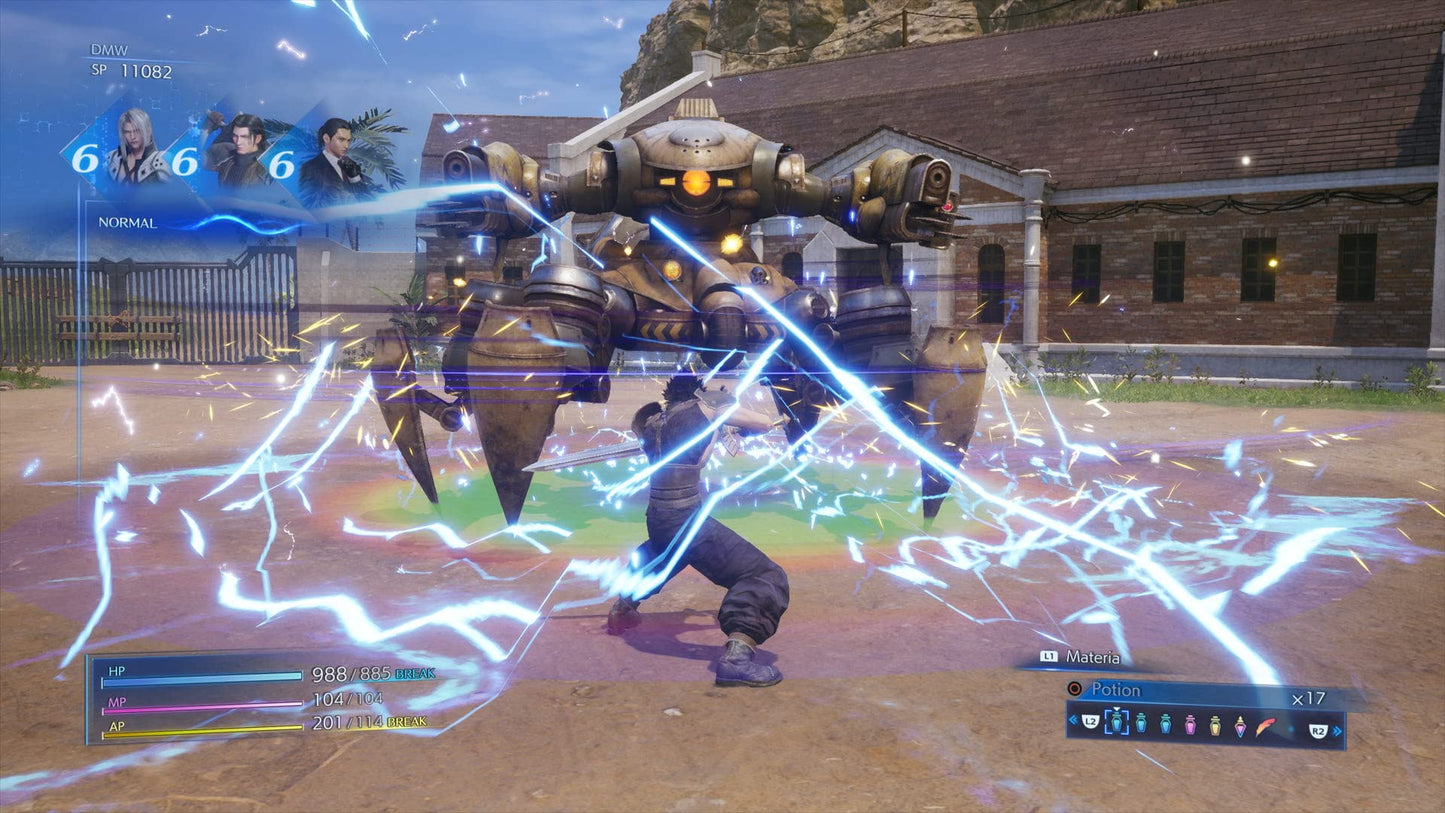Choose the pink potion bottle

pyautogui.click(x=1190, y=724)
